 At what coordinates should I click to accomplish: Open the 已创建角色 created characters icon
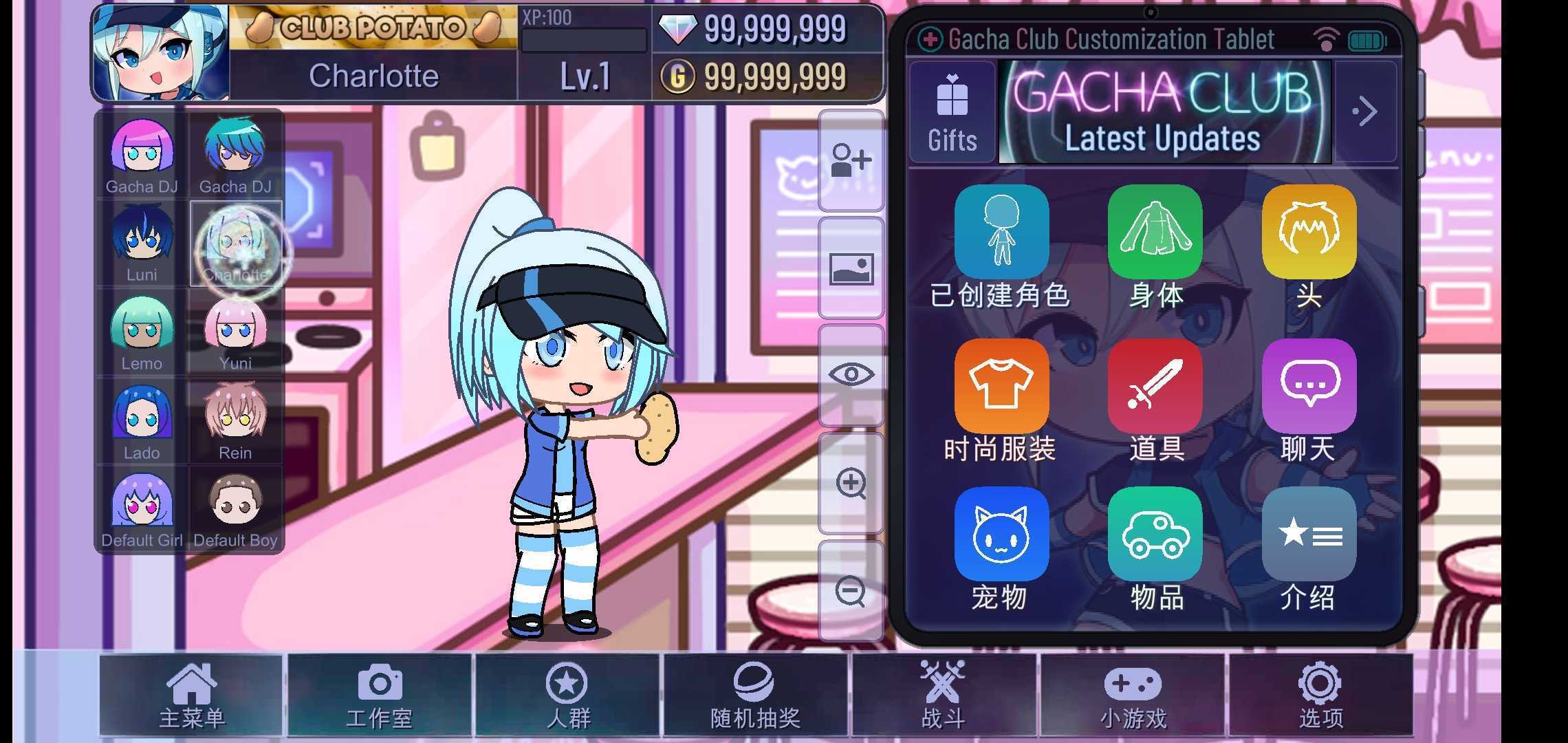tap(1001, 231)
